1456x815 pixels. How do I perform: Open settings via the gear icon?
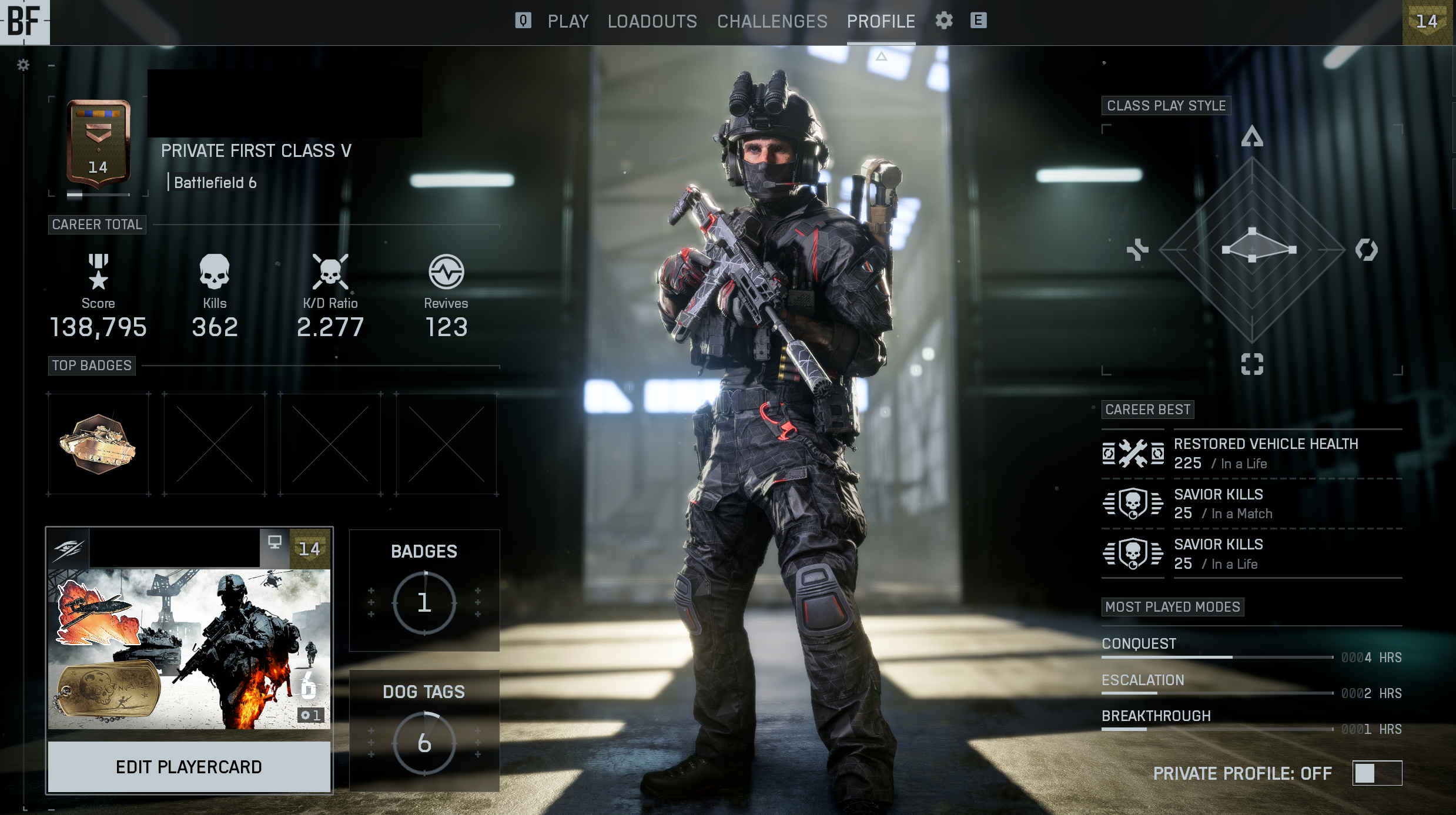click(x=943, y=21)
